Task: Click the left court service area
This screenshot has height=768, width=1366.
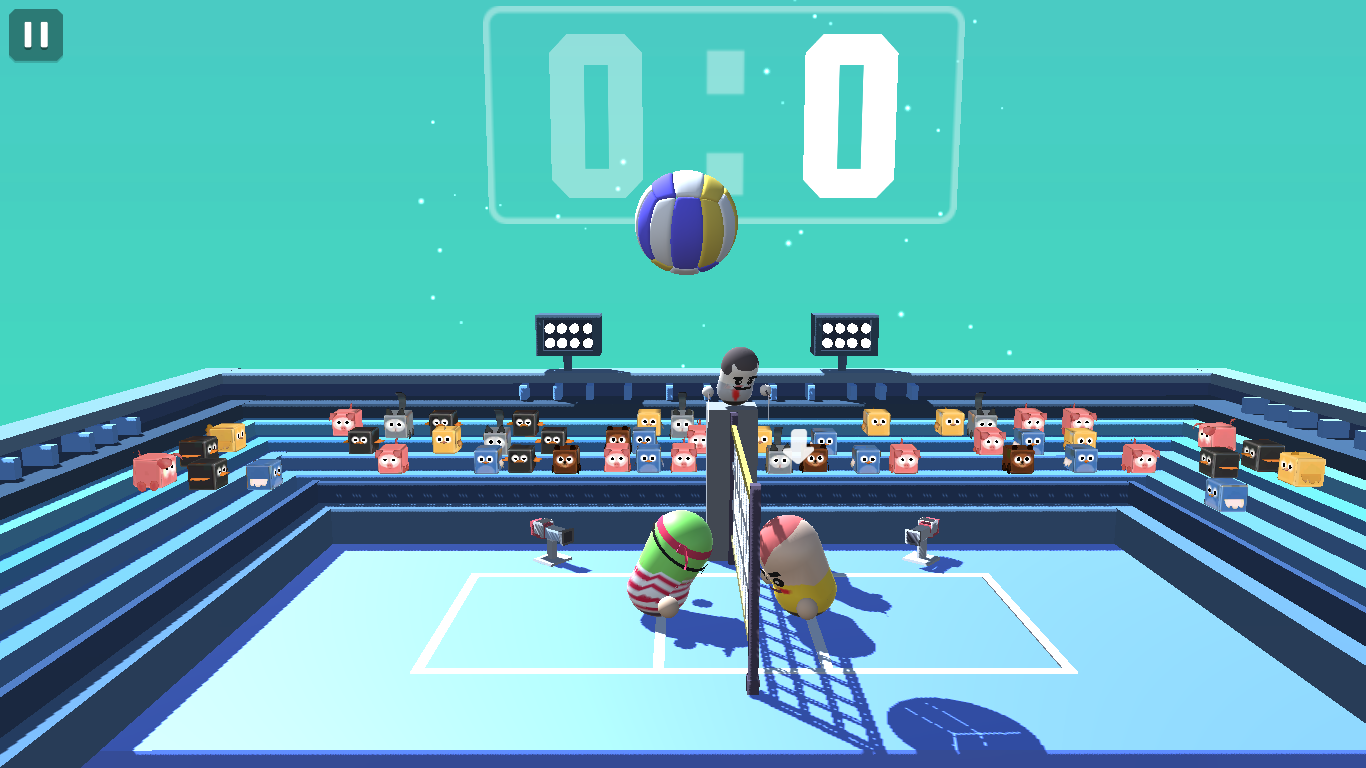Action: (520, 620)
